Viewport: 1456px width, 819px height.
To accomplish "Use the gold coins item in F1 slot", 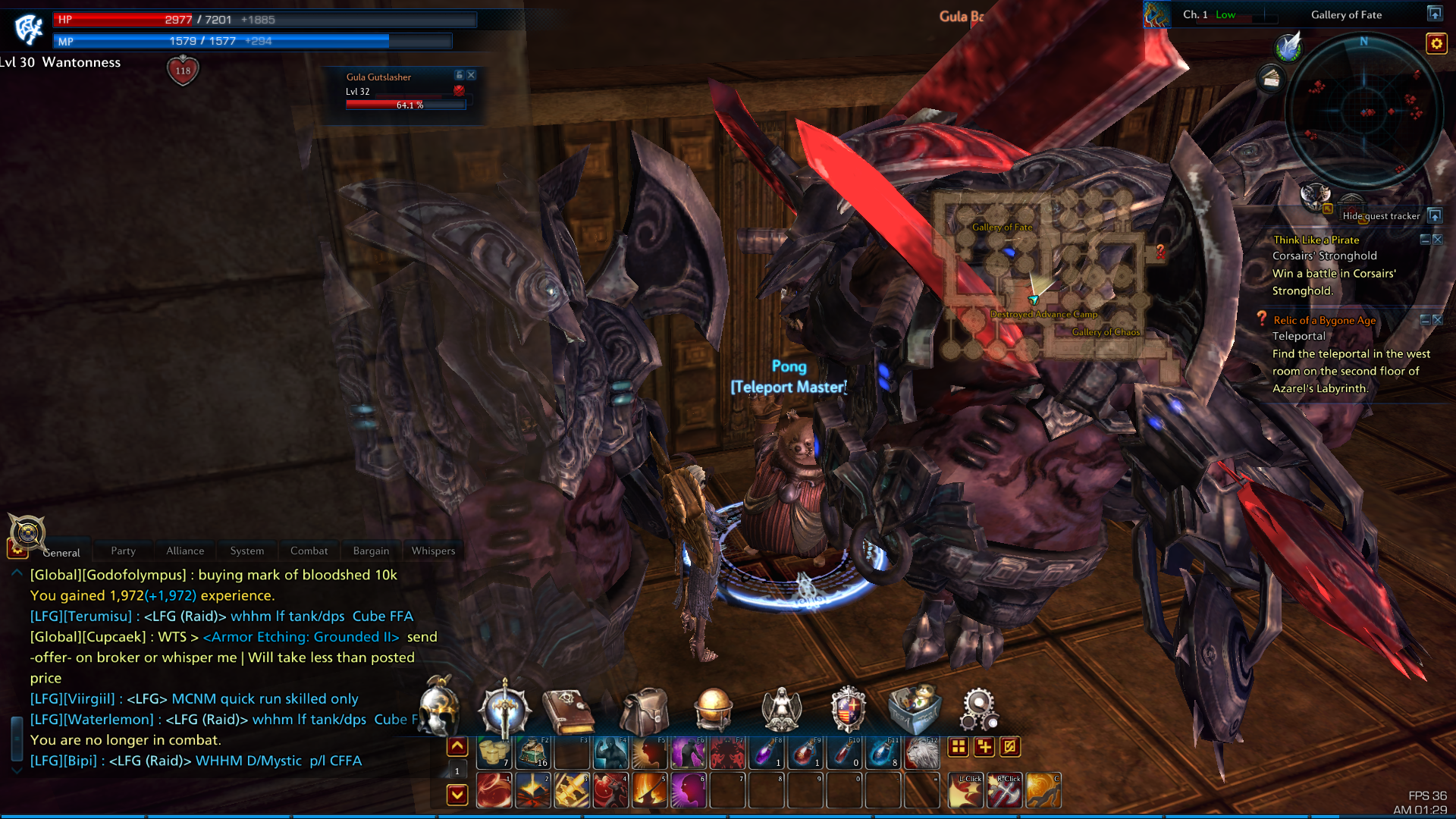I will (x=494, y=753).
